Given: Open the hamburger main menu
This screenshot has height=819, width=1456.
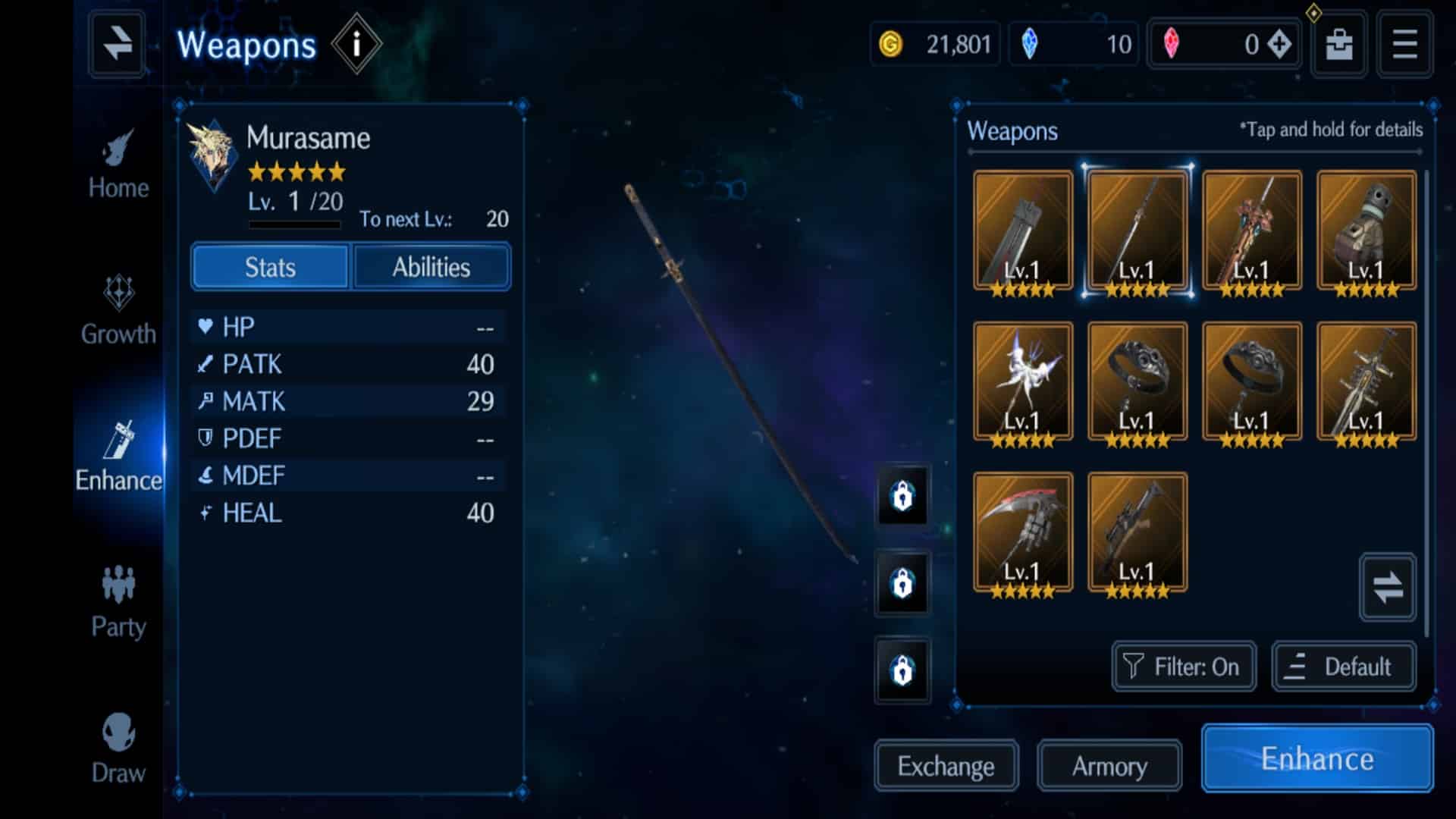Looking at the screenshot, I should tap(1404, 44).
